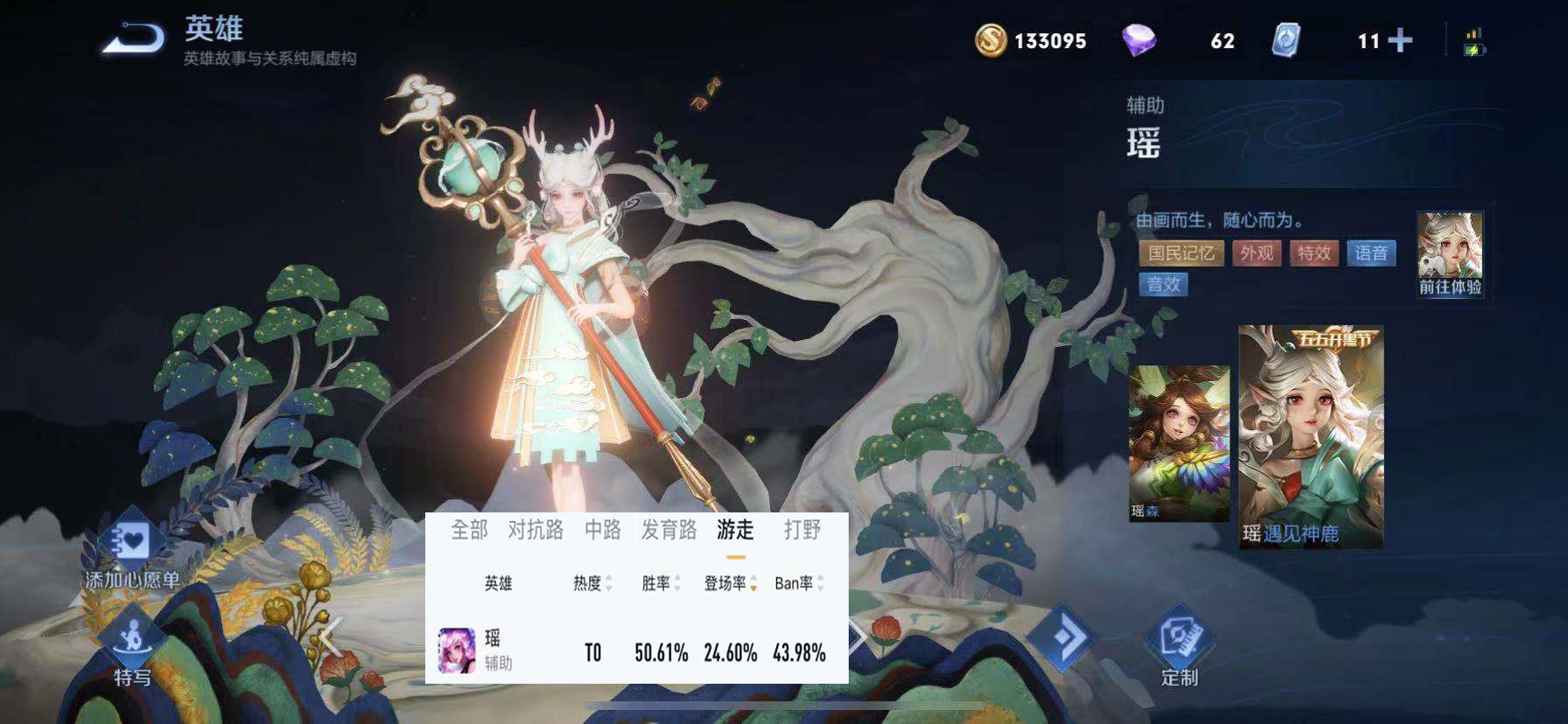Select the 遇见神鹿 skin thumbnail
This screenshot has width=1568, height=724.
pos(1312,437)
